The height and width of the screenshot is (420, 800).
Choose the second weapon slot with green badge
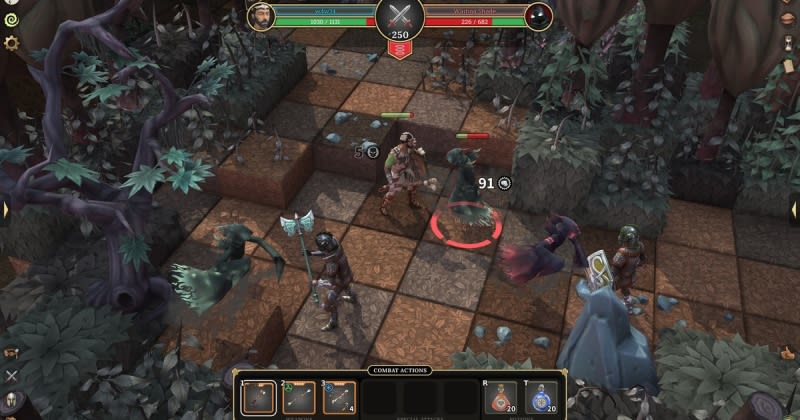coord(298,398)
